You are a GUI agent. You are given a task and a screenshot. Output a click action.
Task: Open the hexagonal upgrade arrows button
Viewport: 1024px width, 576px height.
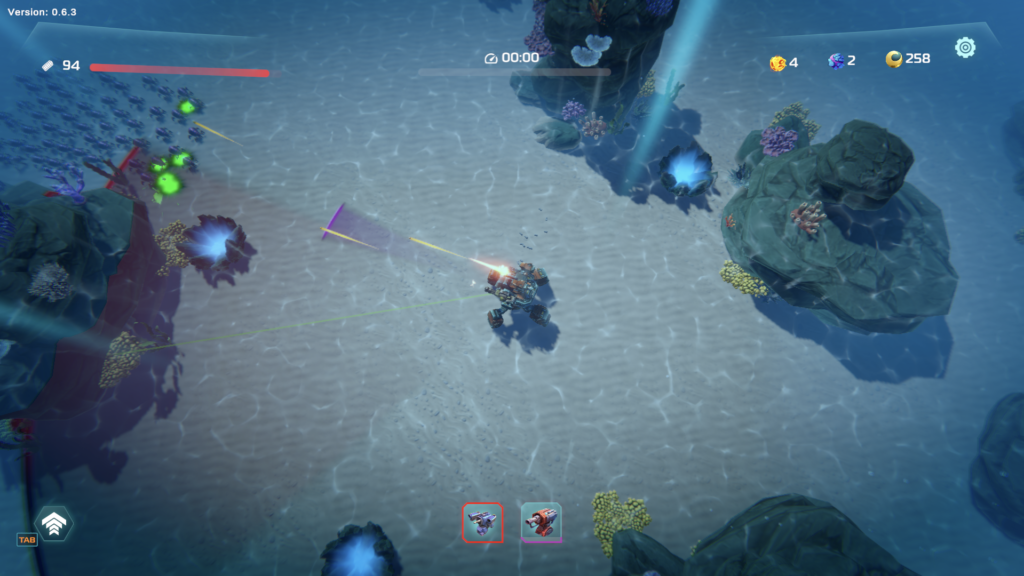coord(53,523)
